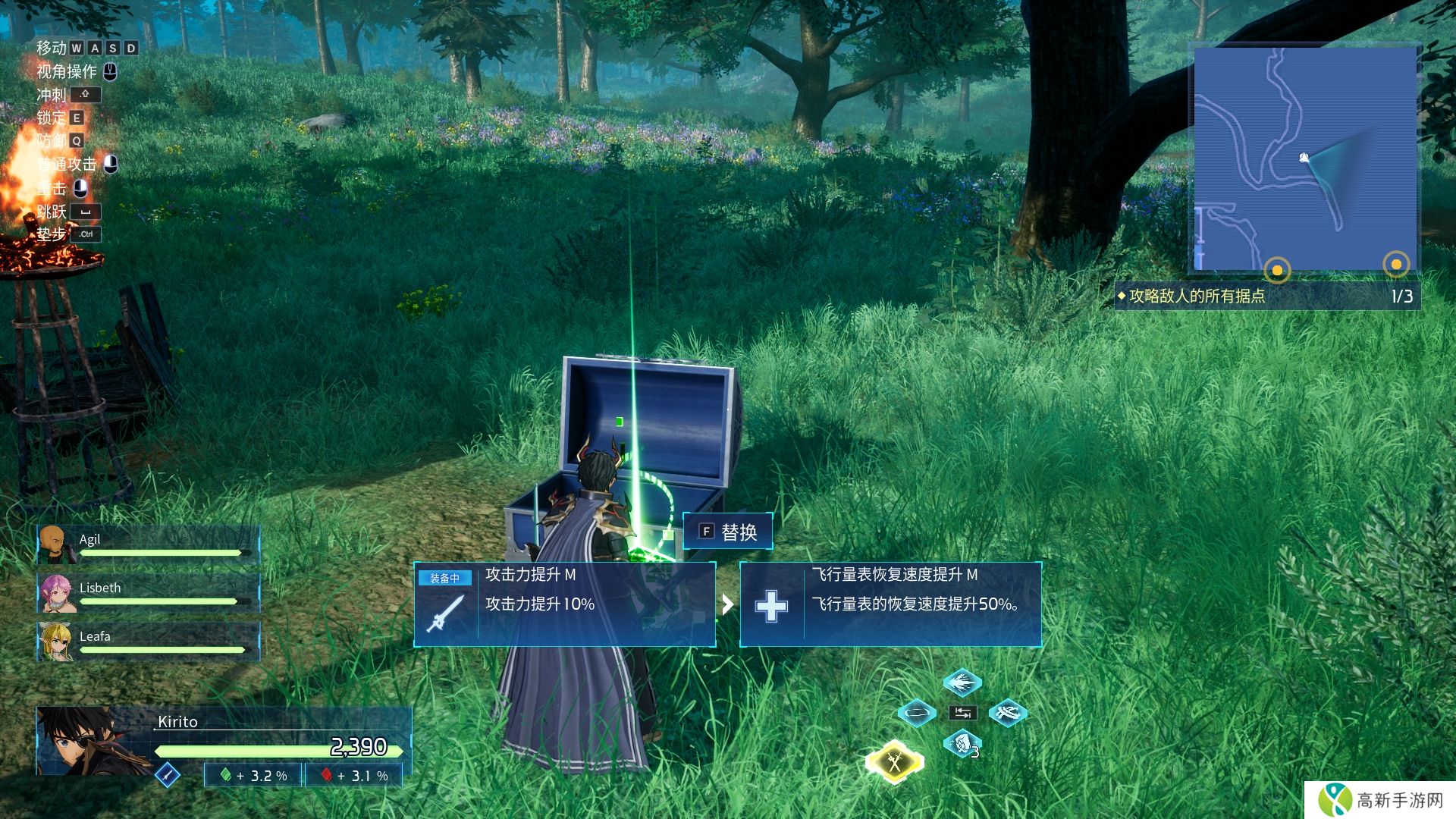Select party member Agil
Image resolution: width=1456 pixels, height=819 pixels.
pyautogui.click(x=148, y=544)
